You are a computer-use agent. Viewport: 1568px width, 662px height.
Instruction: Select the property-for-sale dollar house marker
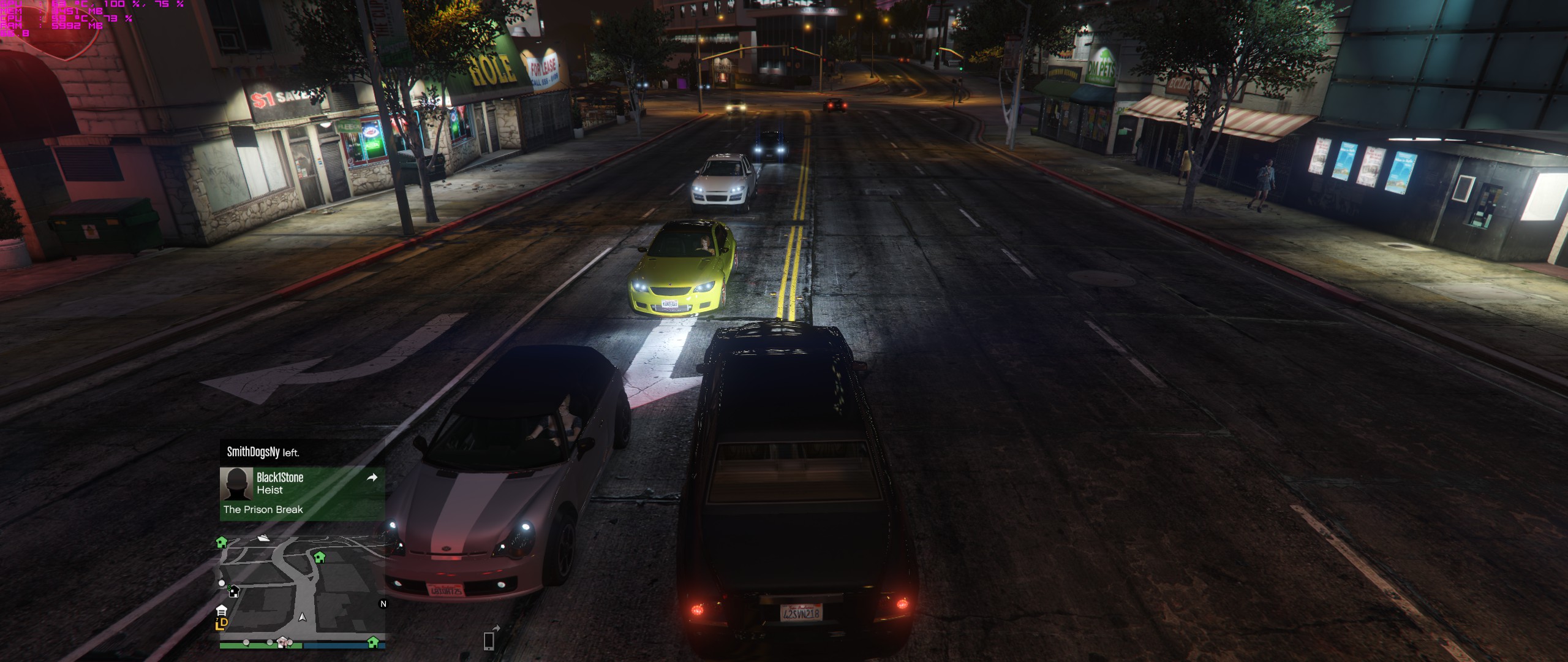[x=233, y=591]
